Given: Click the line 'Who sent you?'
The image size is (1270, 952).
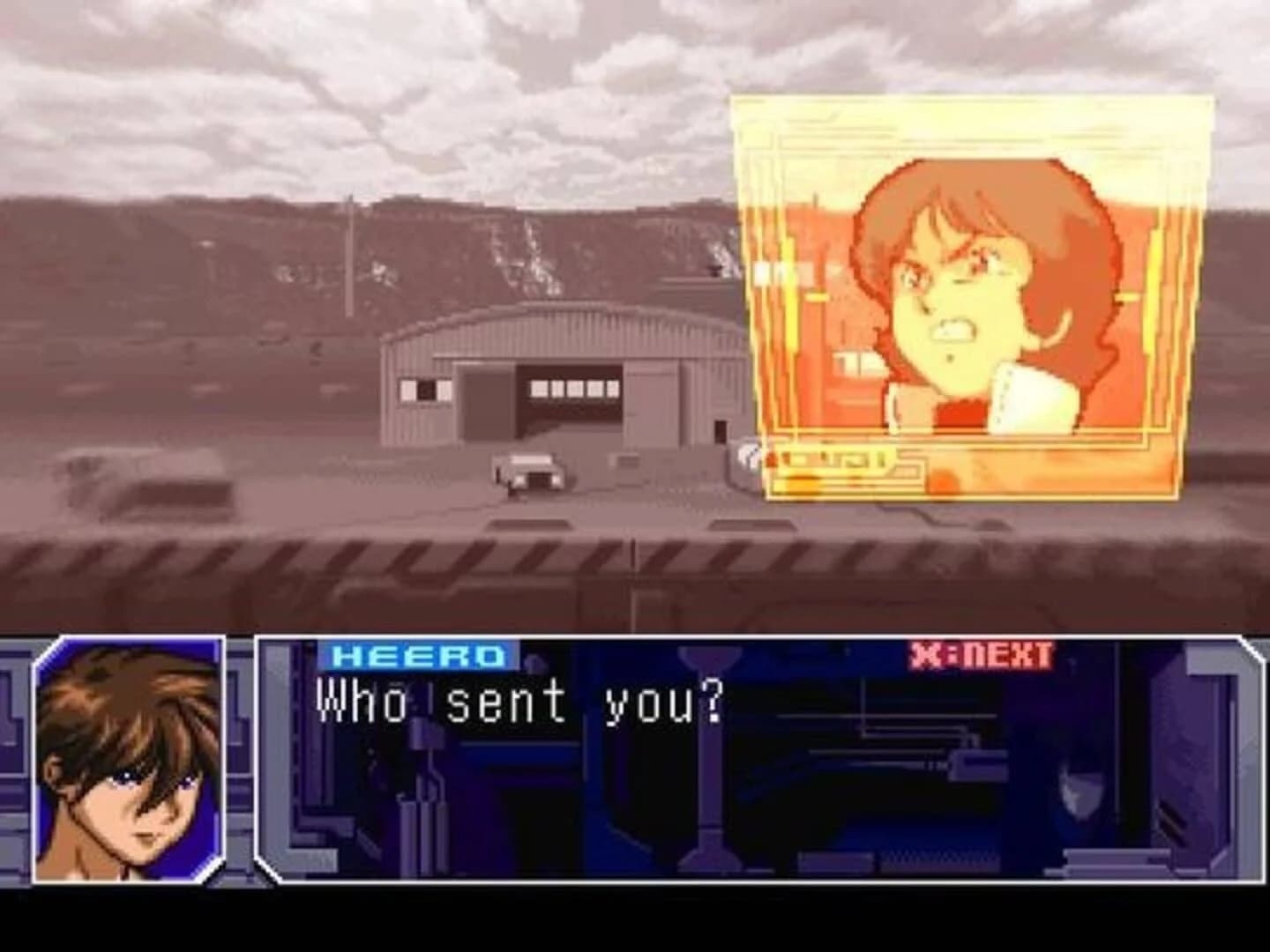Looking at the screenshot, I should click(520, 699).
